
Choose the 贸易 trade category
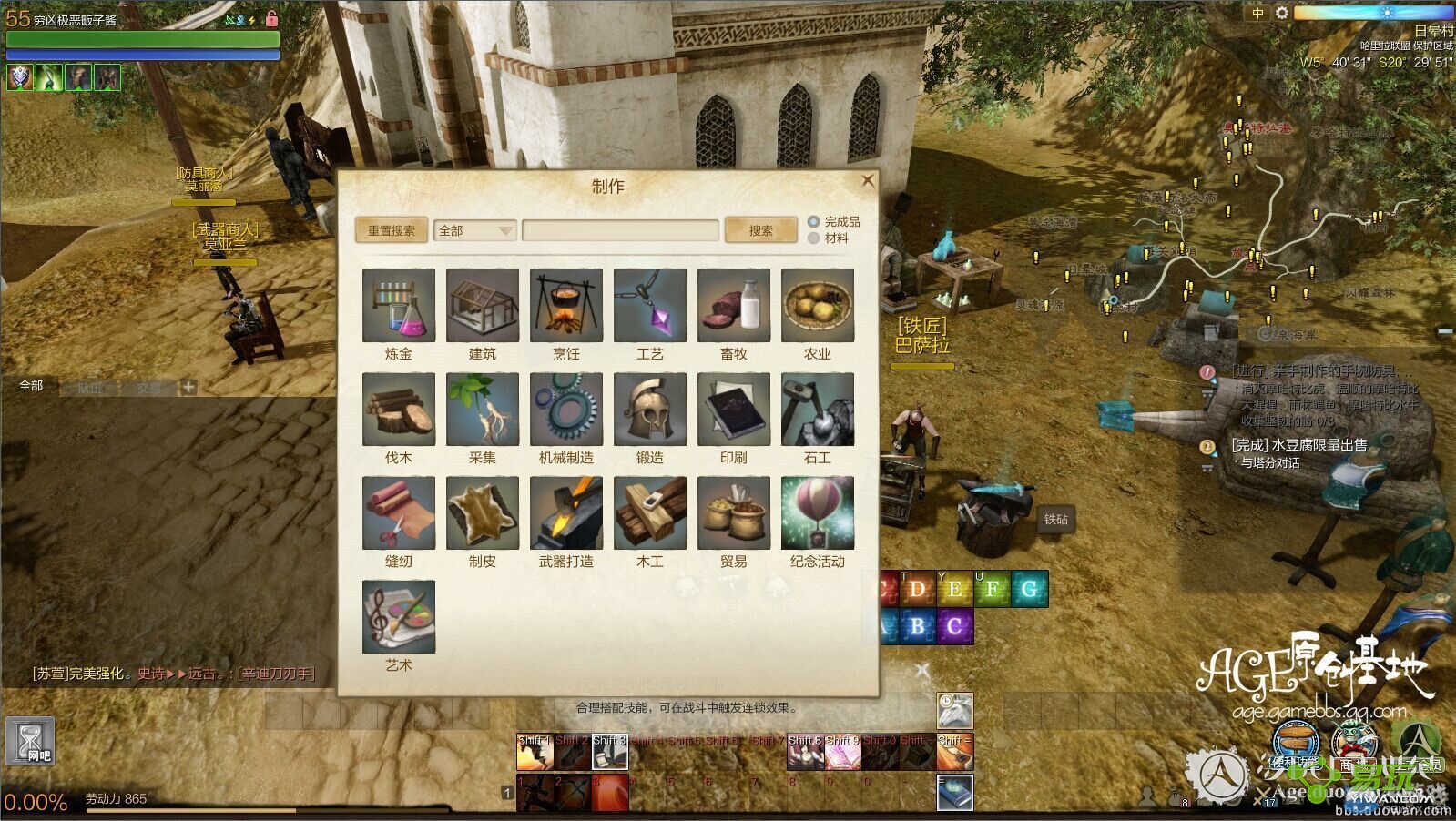click(x=734, y=512)
